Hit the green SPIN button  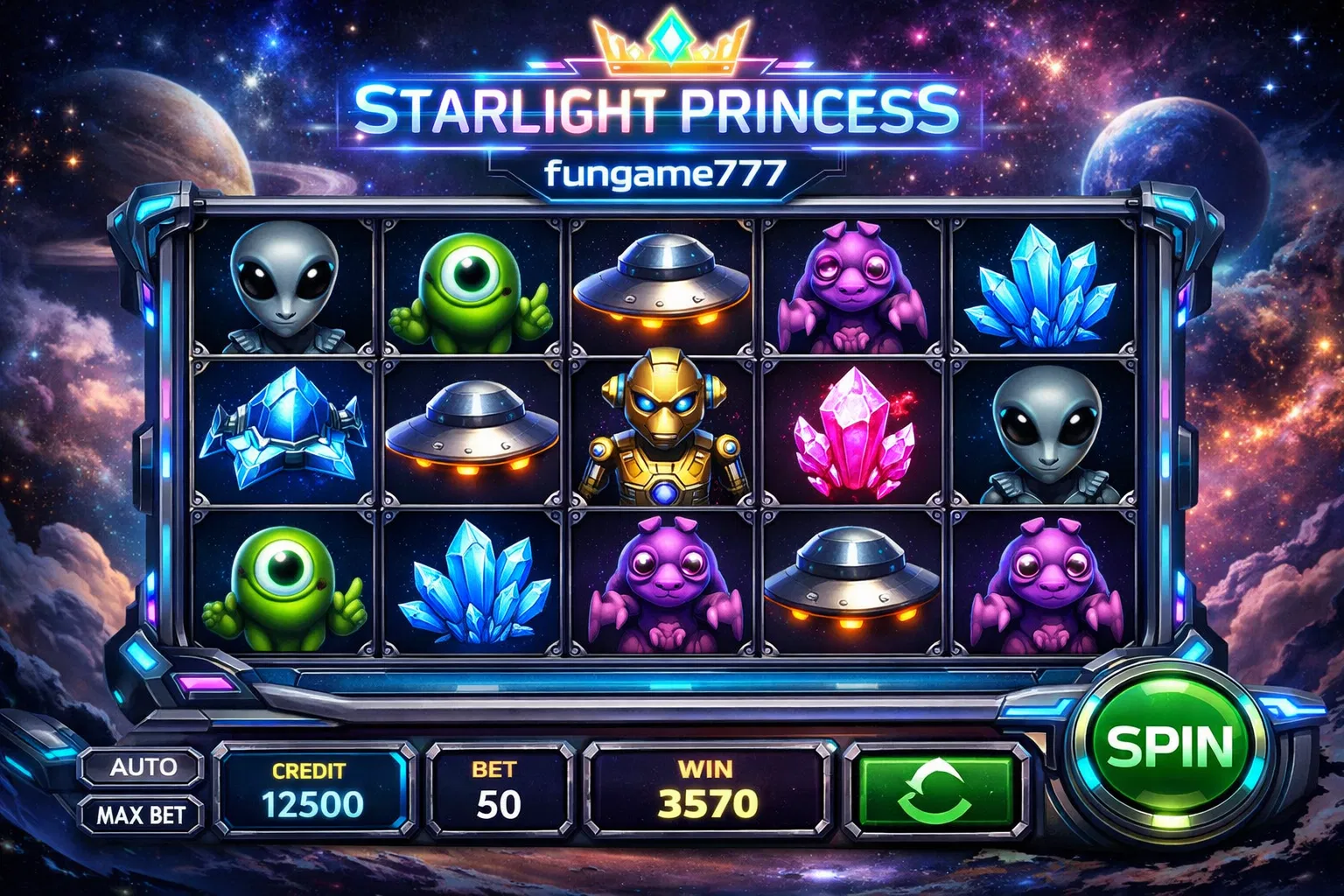[1169, 745]
